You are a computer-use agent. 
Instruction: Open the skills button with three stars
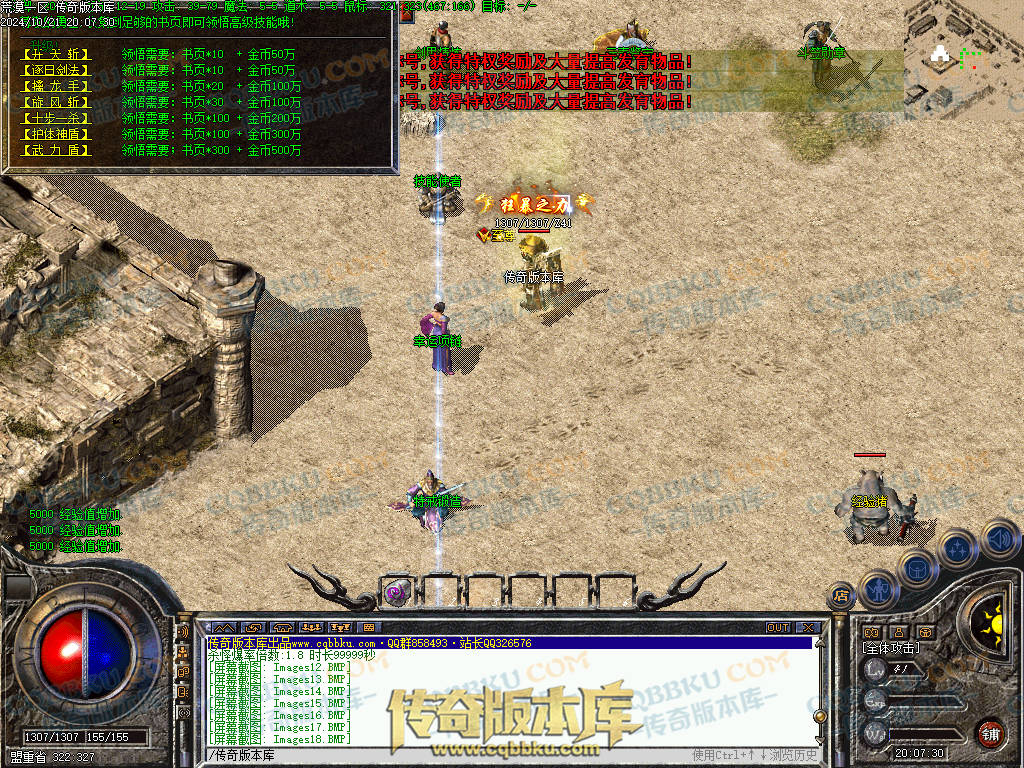[x=958, y=548]
